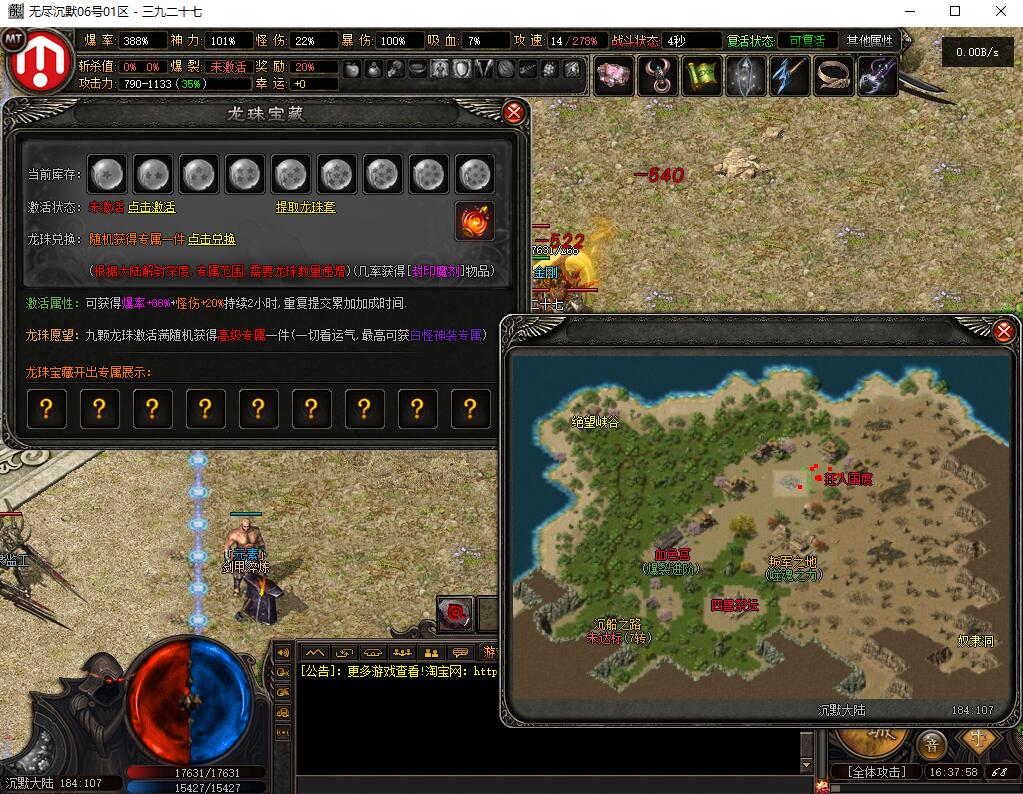Click the 血色宫 map label
This screenshot has height=794, width=1023.
pyautogui.click(x=672, y=553)
